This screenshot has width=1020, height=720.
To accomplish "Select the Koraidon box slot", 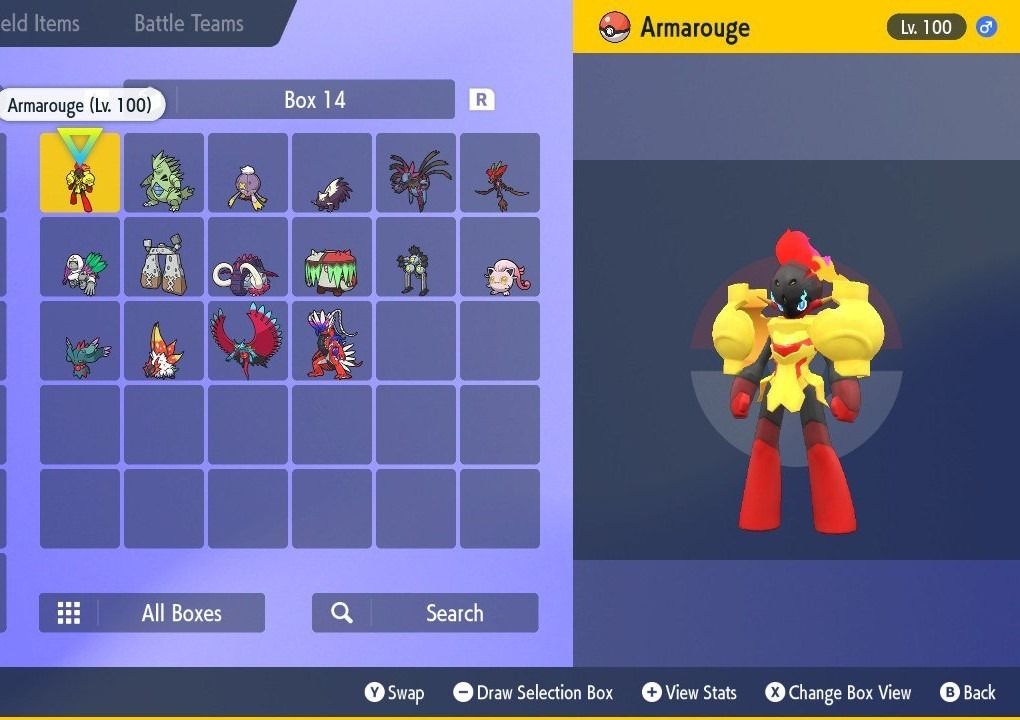I will [332, 341].
